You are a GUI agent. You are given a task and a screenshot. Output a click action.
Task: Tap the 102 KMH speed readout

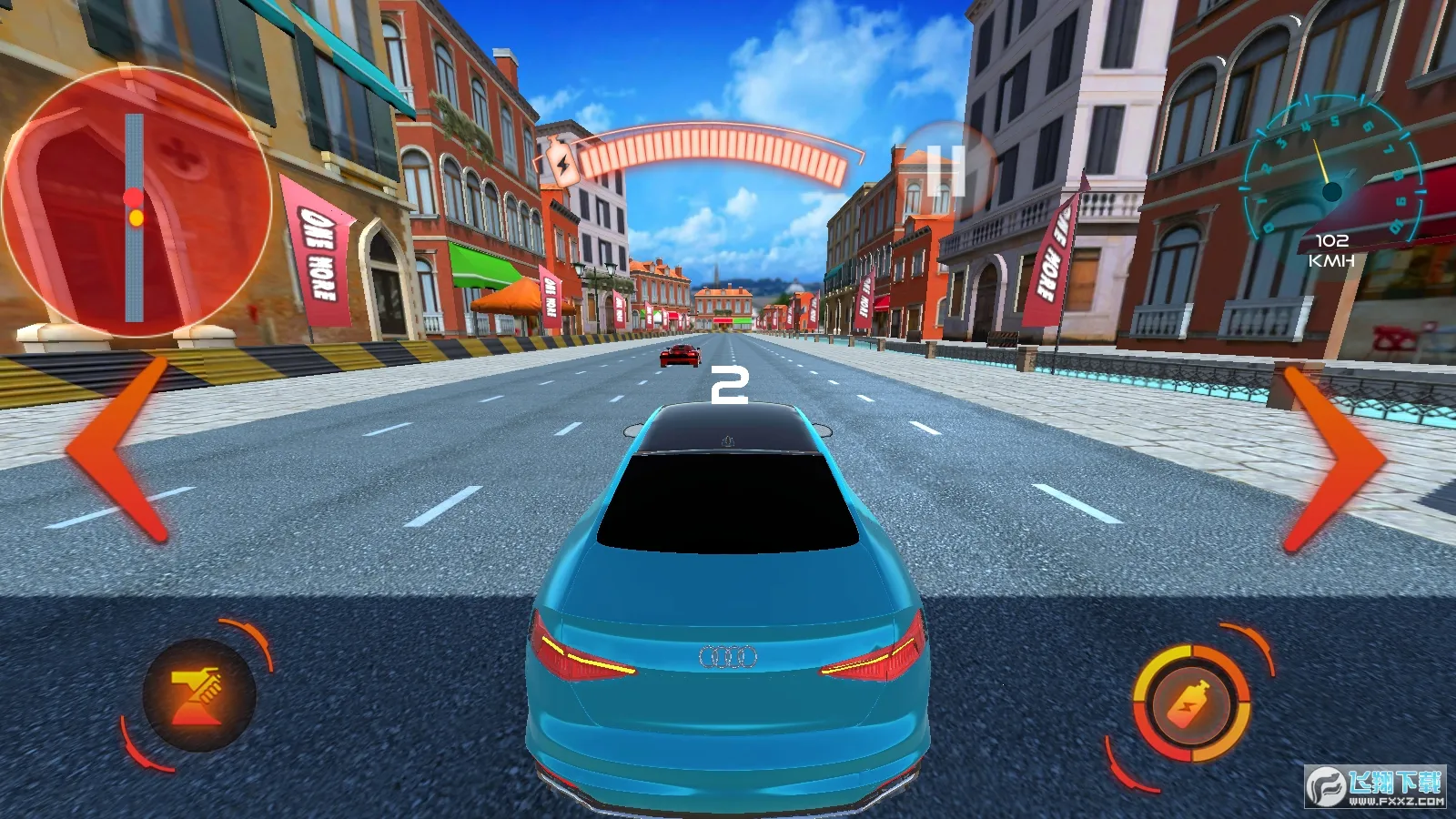click(1330, 251)
